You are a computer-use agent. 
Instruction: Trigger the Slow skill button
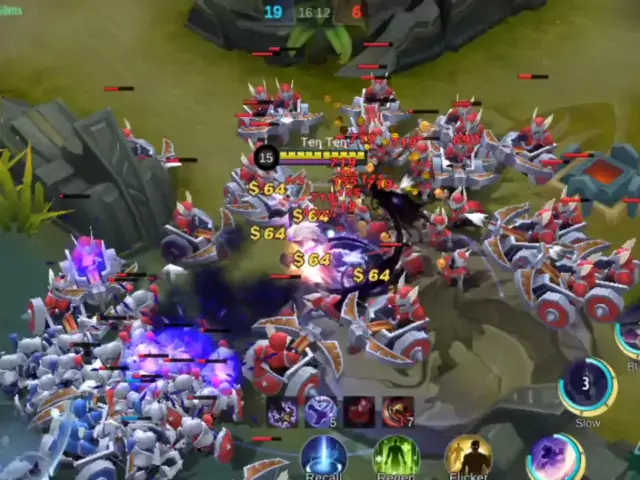(x=587, y=387)
